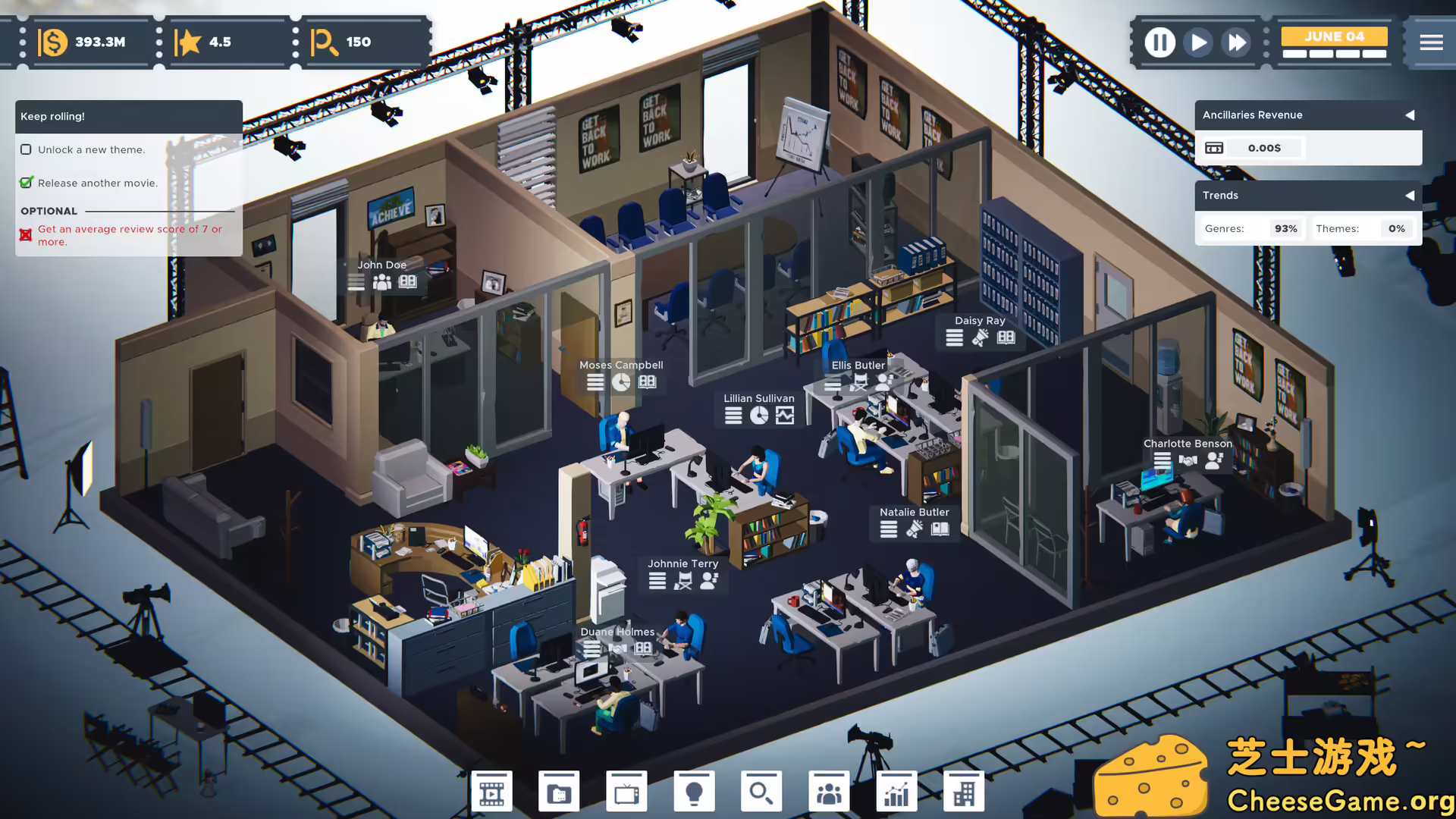Image resolution: width=1456 pixels, height=819 pixels.
Task: Click the red optional review score objective marker
Action: pos(27,234)
